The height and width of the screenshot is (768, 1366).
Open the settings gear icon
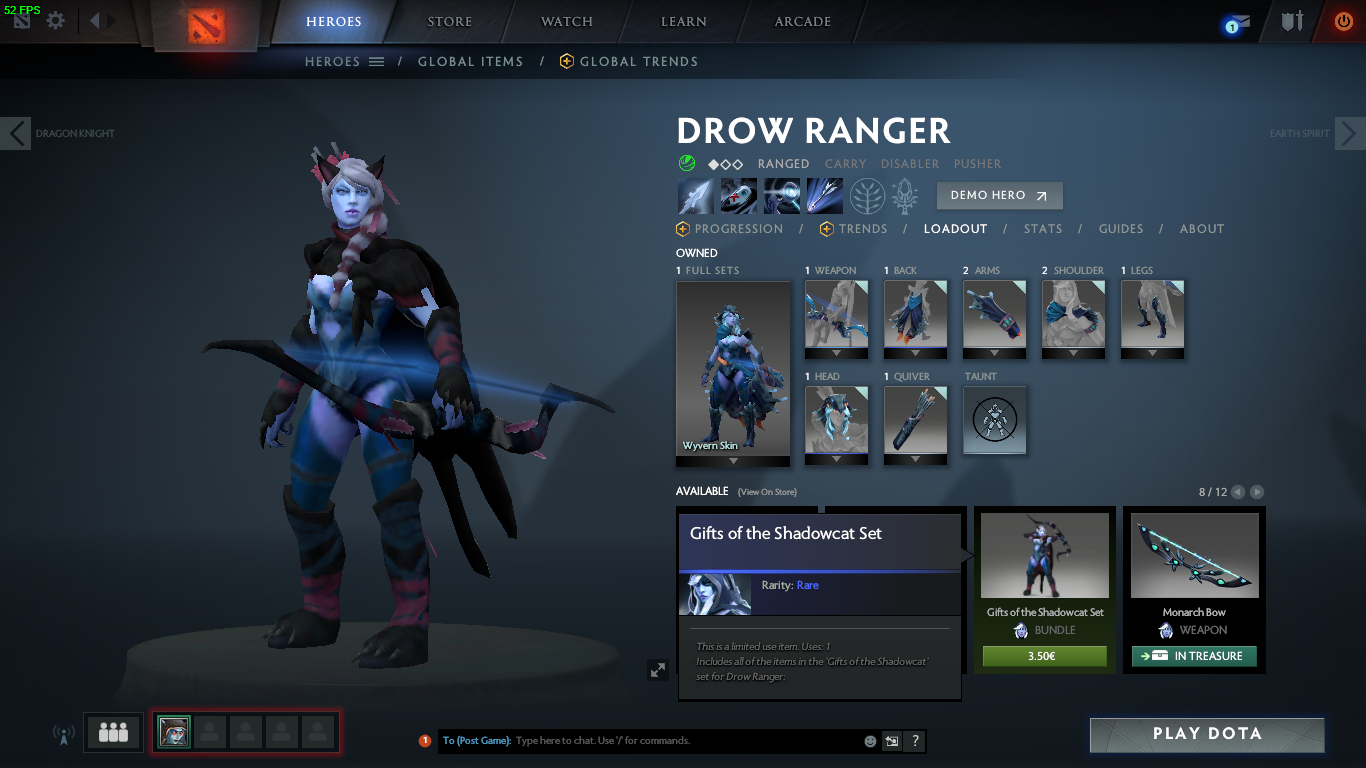(56, 21)
